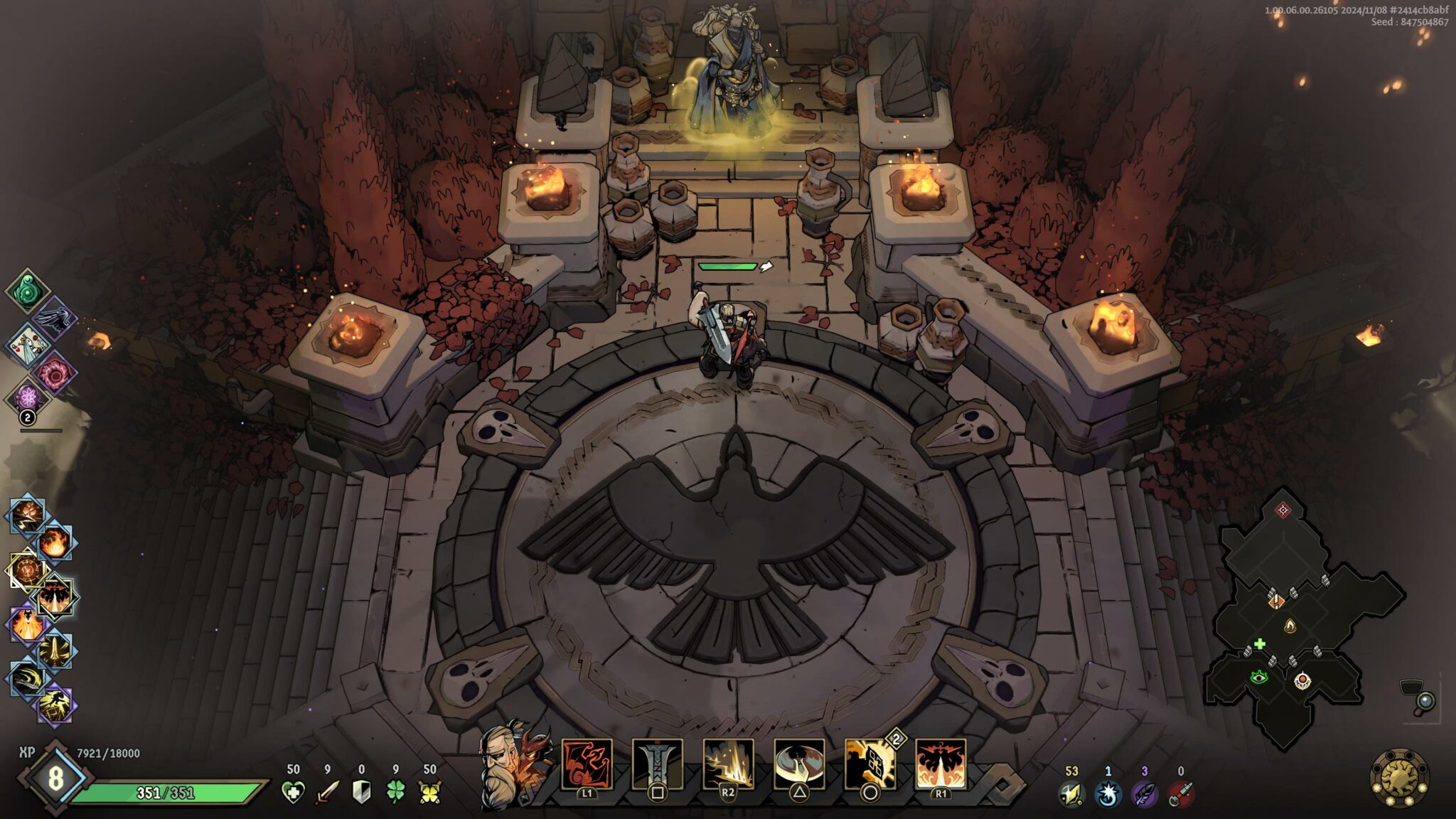Open the dark raven wing relic

point(54,318)
